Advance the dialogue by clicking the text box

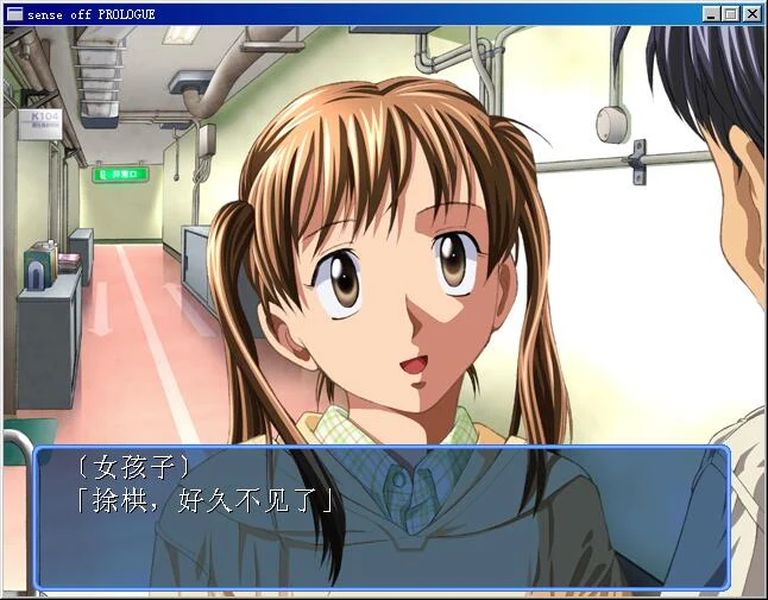point(382,518)
